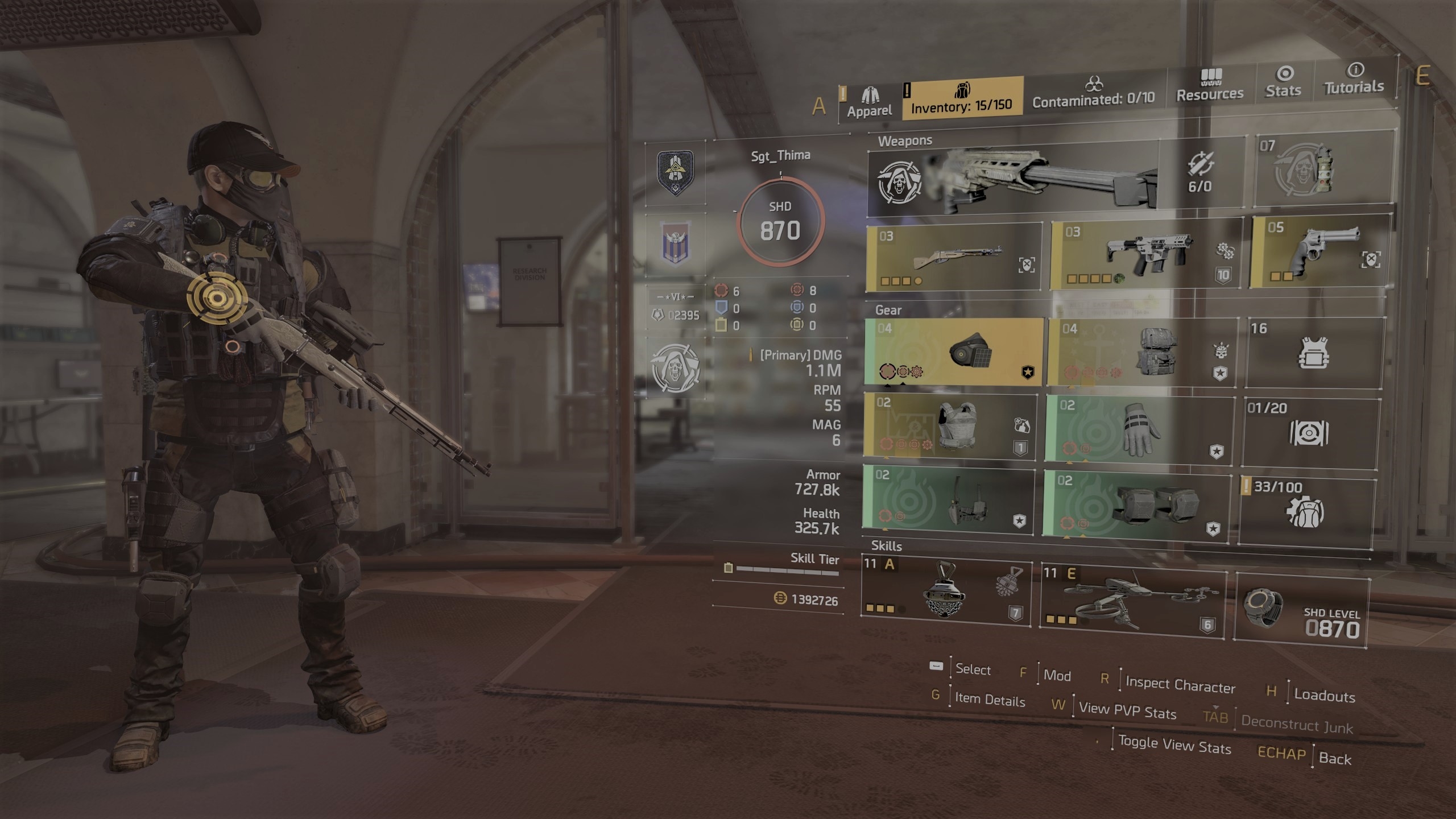Open the Resources tab
This screenshot has width=1456, height=819.
pyautogui.click(x=1210, y=86)
